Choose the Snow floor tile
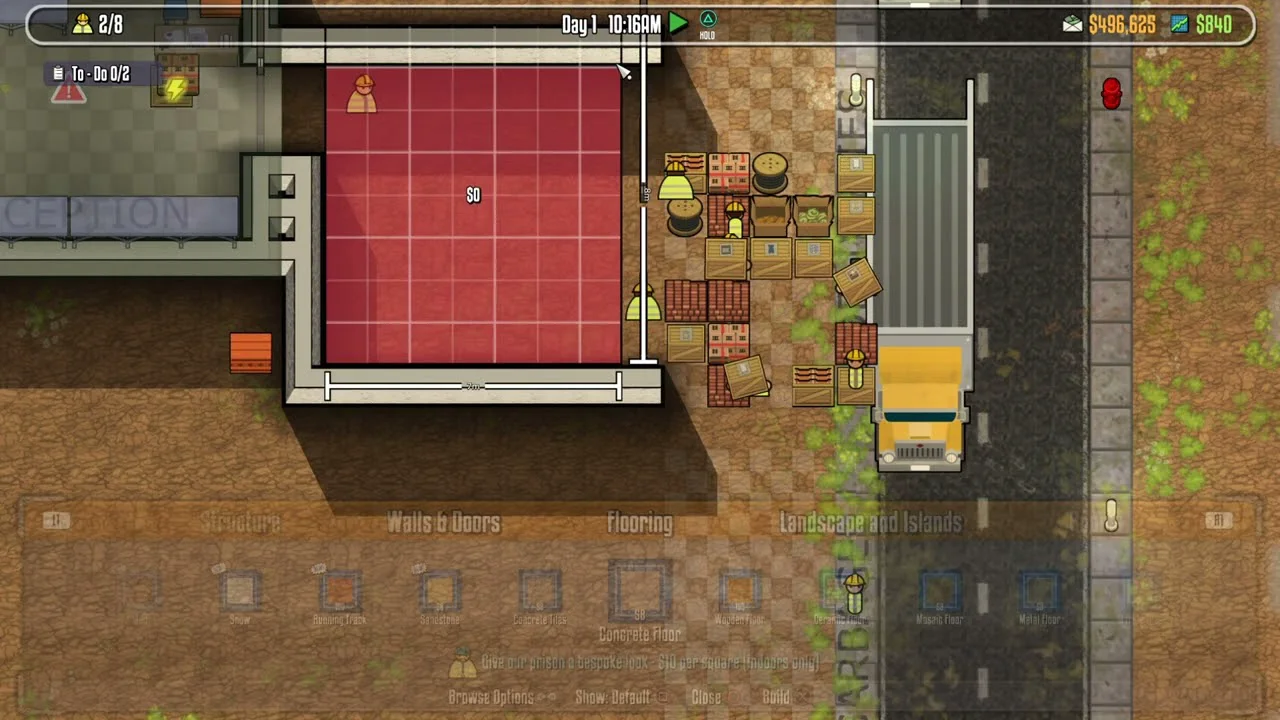The image size is (1280, 720). pyautogui.click(x=239, y=593)
